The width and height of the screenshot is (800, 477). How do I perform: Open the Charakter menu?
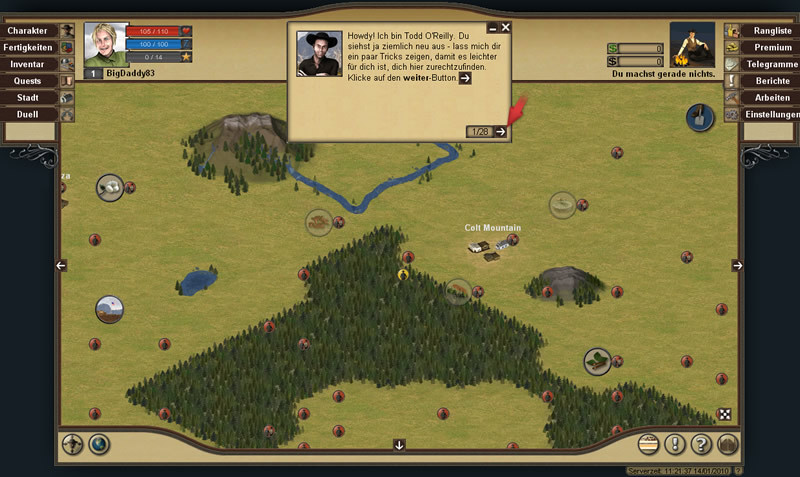click(28, 31)
